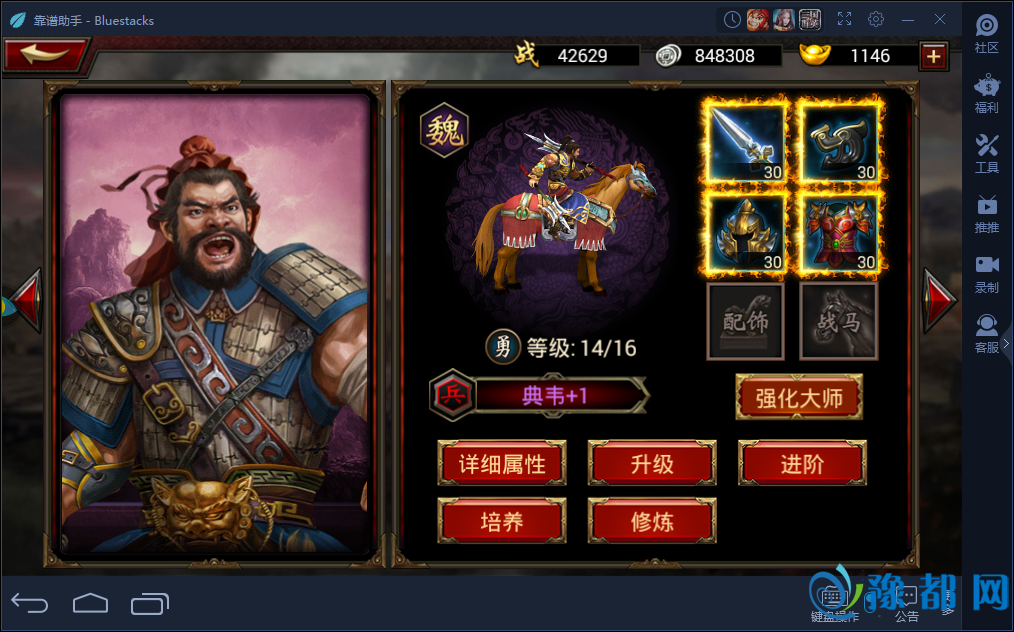Select the equipped black ornament slot
Image resolution: width=1014 pixels, height=632 pixels.
point(839,143)
